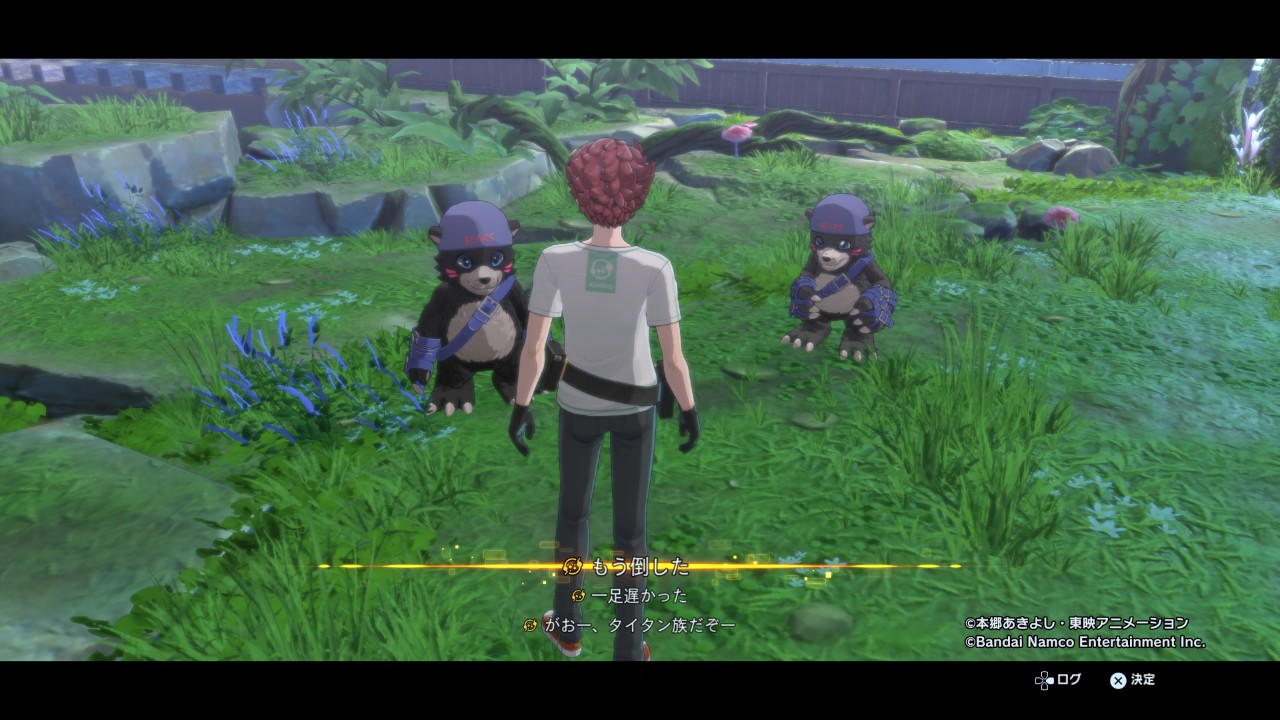Image resolution: width=1280 pixels, height=720 pixels.
Task: Select the dialogue option "一足遅かった"
Action: [639, 596]
